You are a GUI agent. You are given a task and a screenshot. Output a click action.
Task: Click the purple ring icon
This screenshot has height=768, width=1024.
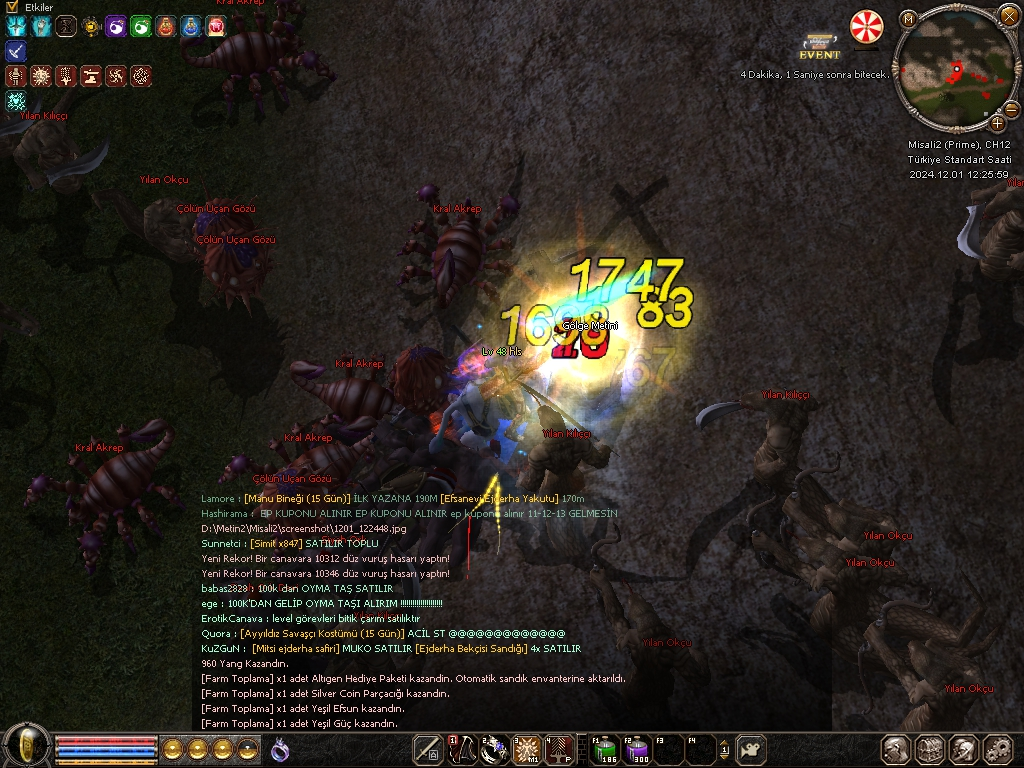click(x=281, y=749)
